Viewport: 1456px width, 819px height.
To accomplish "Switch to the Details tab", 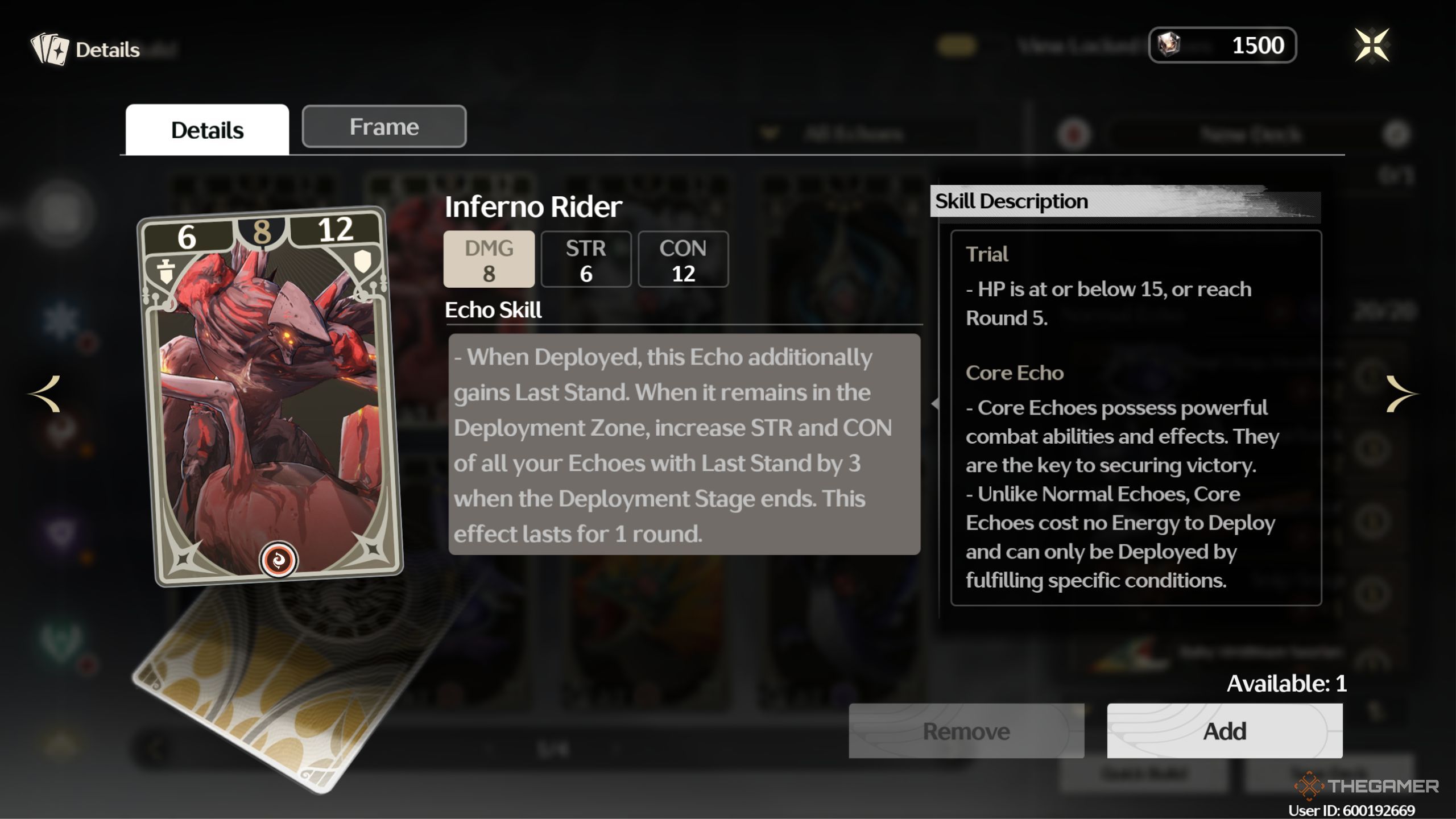I will [x=207, y=129].
